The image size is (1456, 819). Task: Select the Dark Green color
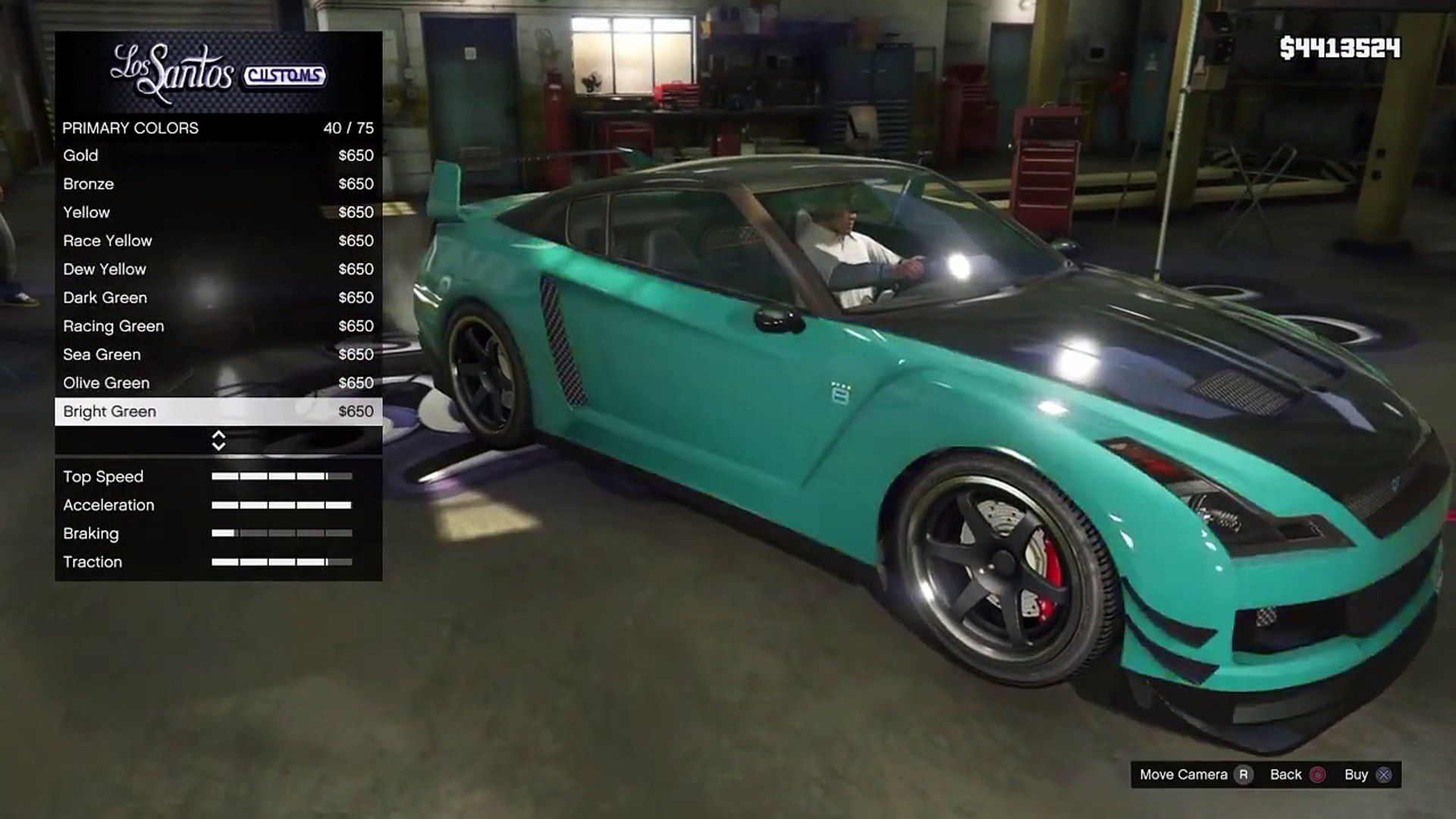(x=218, y=298)
